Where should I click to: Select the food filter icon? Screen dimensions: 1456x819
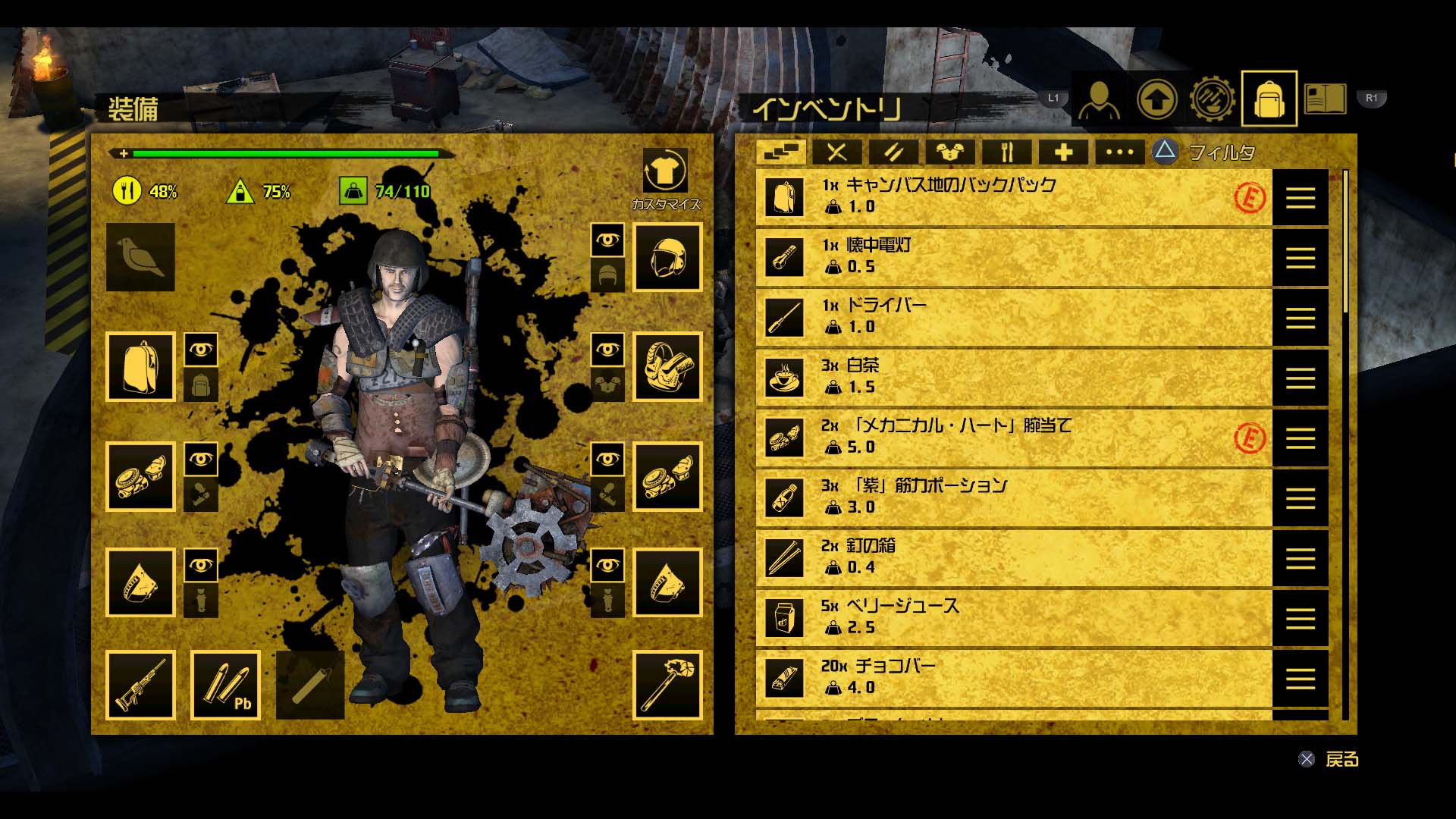click(x=1009, y=151)
